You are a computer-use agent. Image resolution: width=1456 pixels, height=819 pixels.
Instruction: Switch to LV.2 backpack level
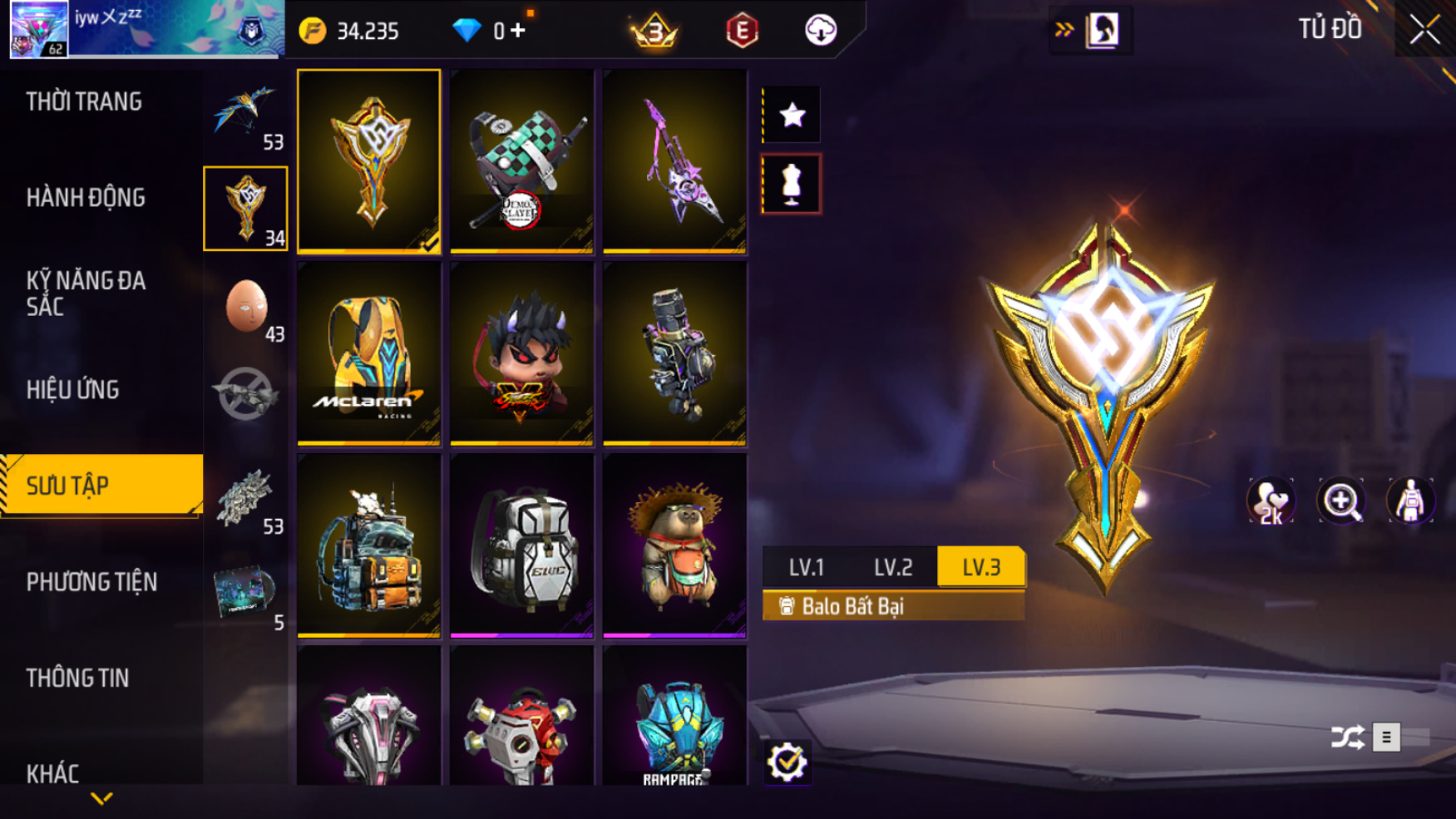(x=893, y=568)
